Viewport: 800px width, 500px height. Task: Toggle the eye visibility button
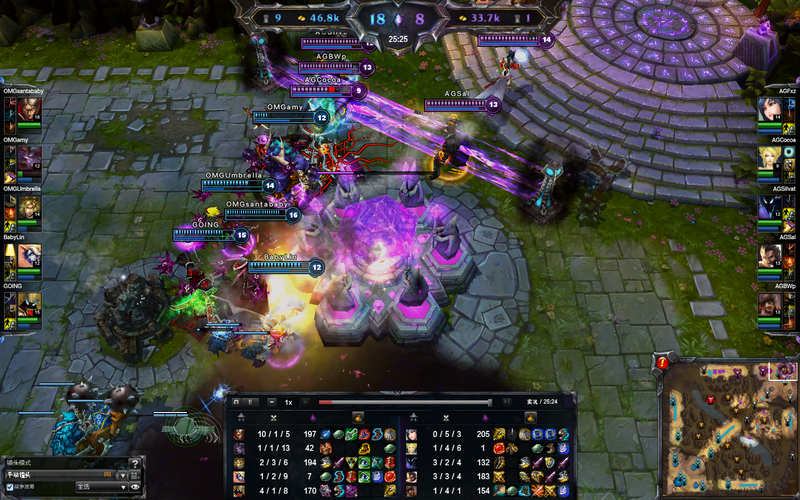point(135,487)
